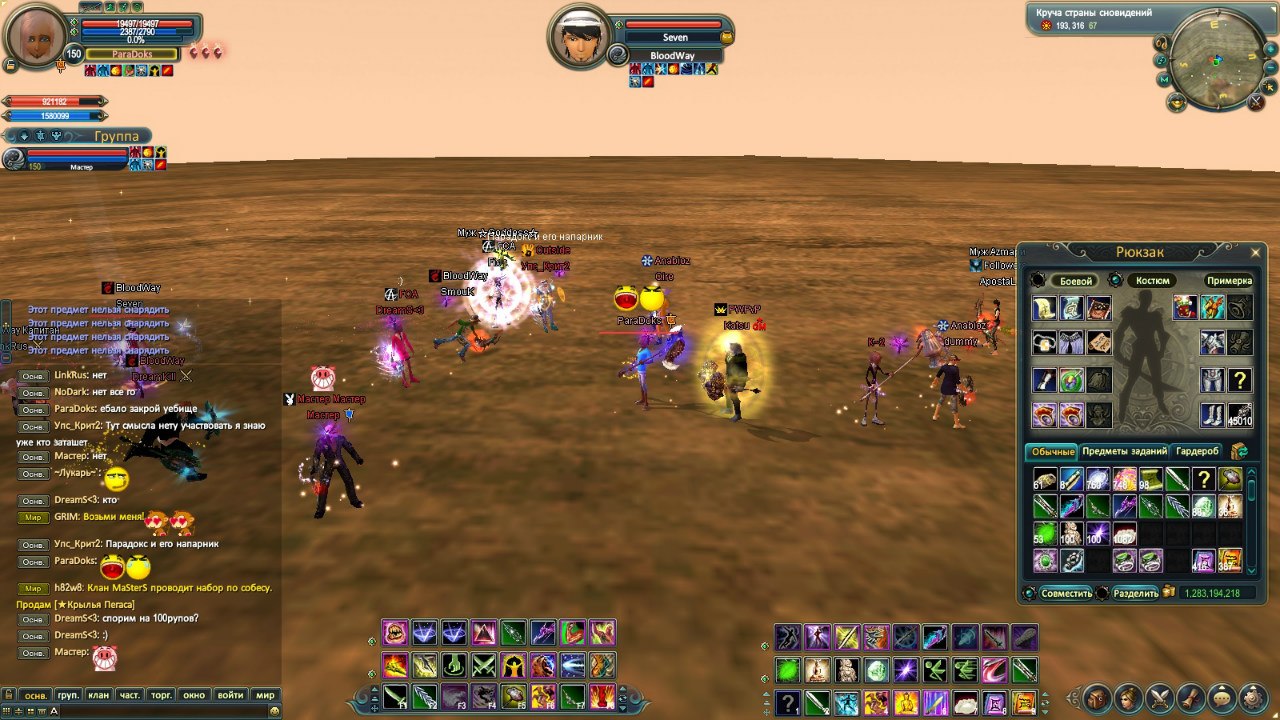
Task: Select the Обычные inventory tab
Action: pyautogui.click(x=1052, y=452)
